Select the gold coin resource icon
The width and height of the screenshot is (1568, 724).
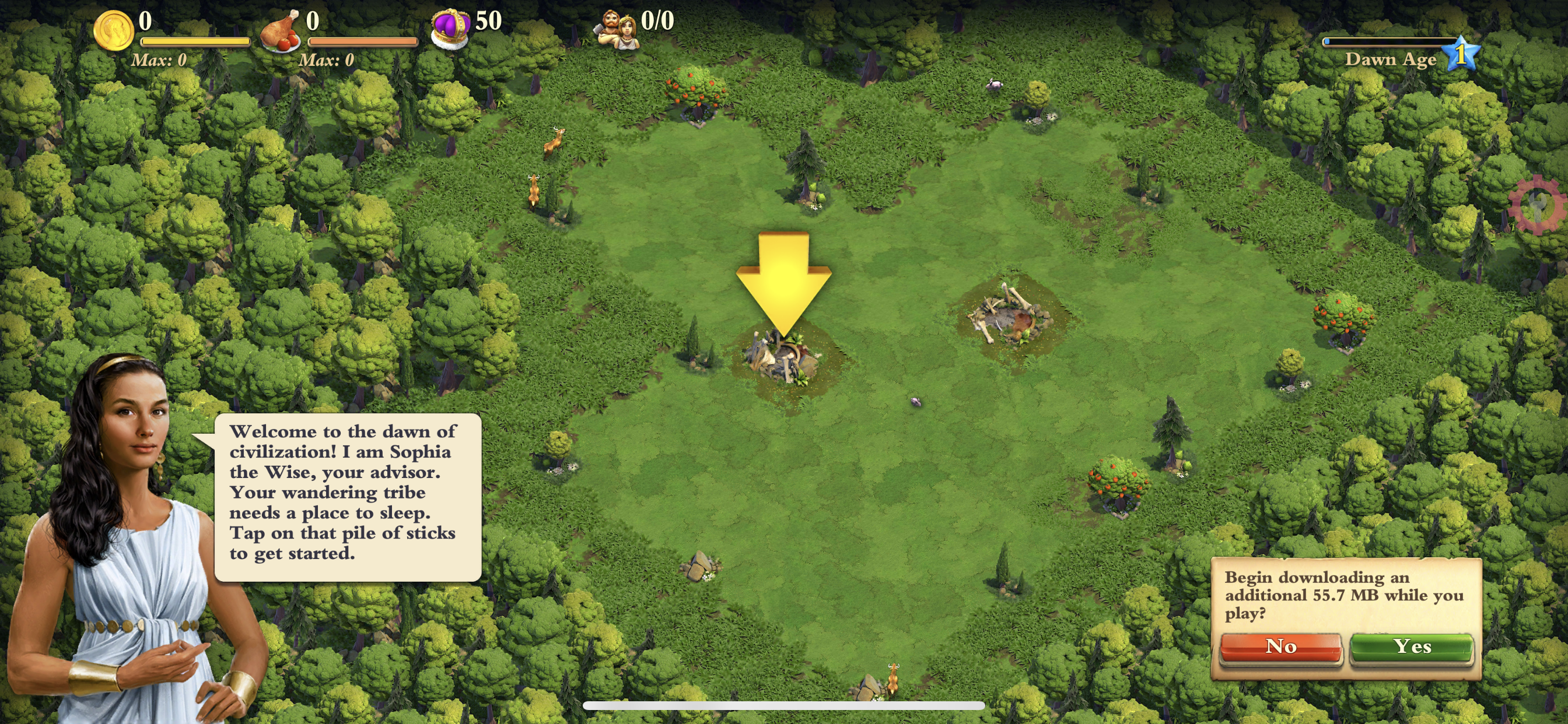pos(113,30)
